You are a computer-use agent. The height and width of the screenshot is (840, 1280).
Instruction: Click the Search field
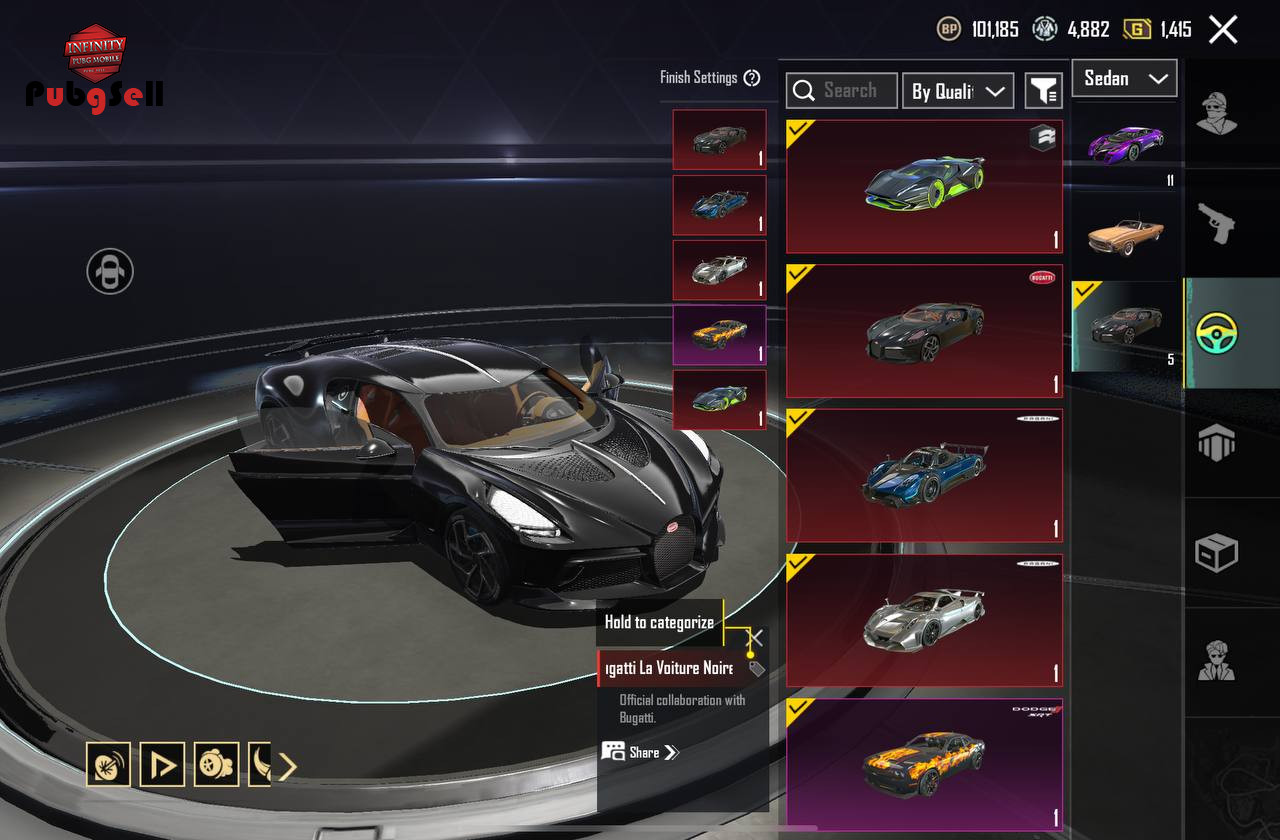[841, 91]
